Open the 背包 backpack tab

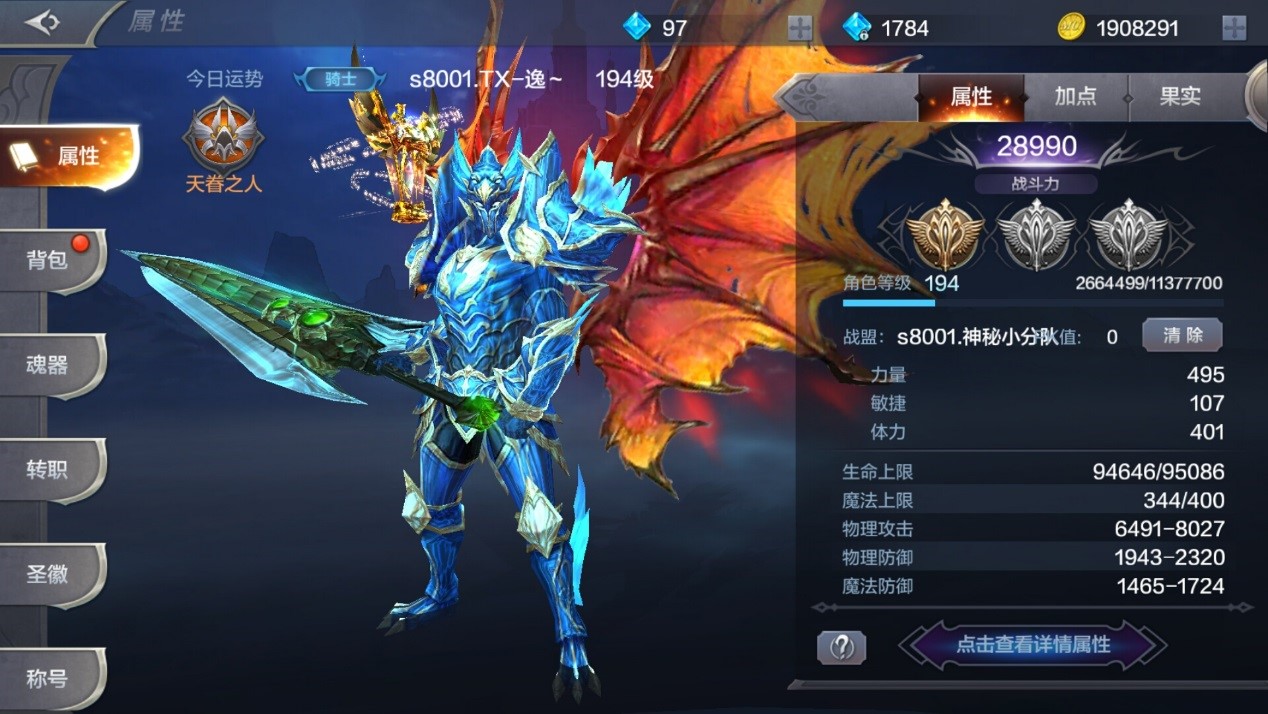pyautogui.click(x=50, y=260)
